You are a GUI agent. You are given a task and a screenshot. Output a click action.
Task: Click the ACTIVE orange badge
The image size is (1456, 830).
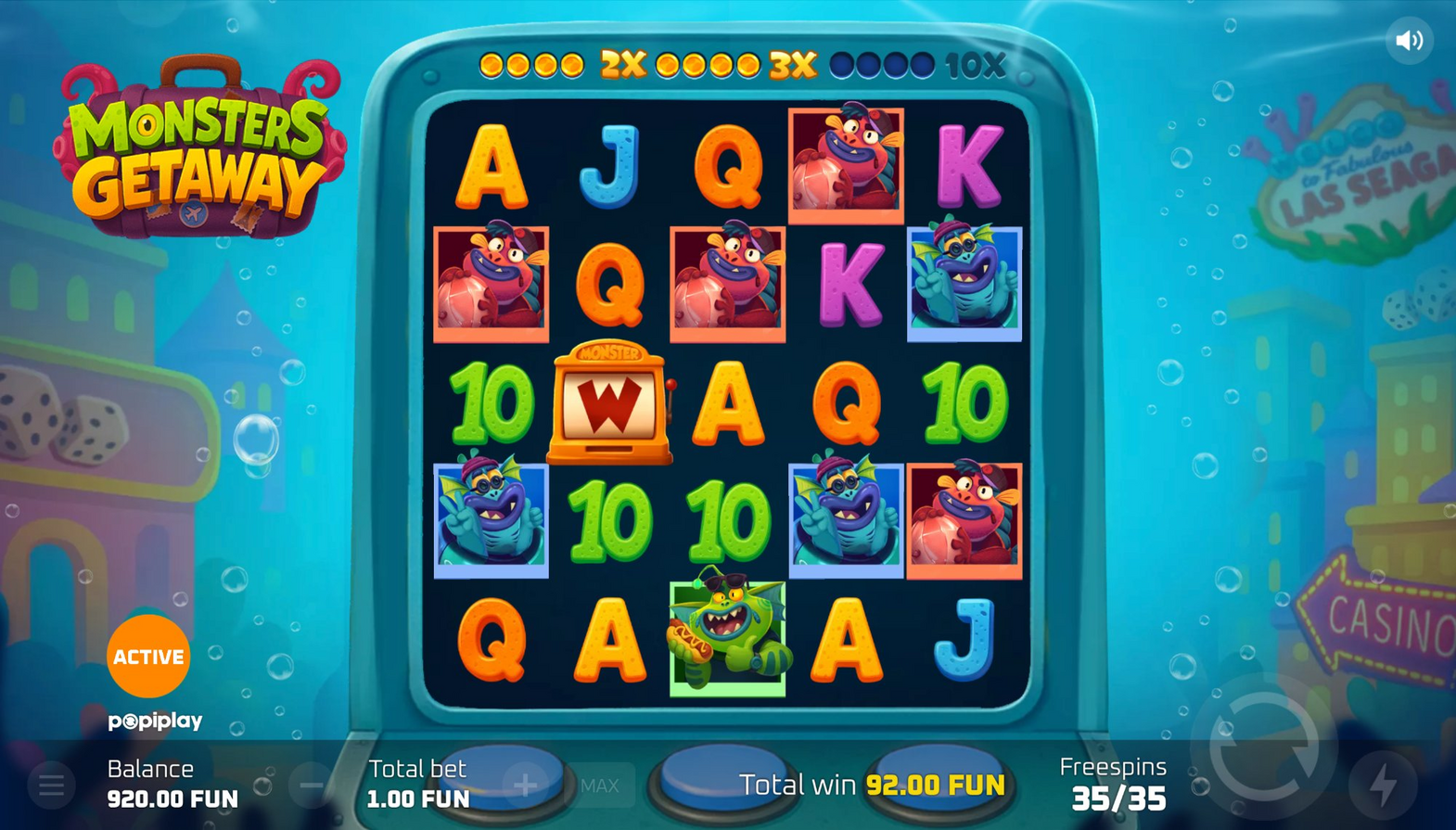tap(148, 657)
